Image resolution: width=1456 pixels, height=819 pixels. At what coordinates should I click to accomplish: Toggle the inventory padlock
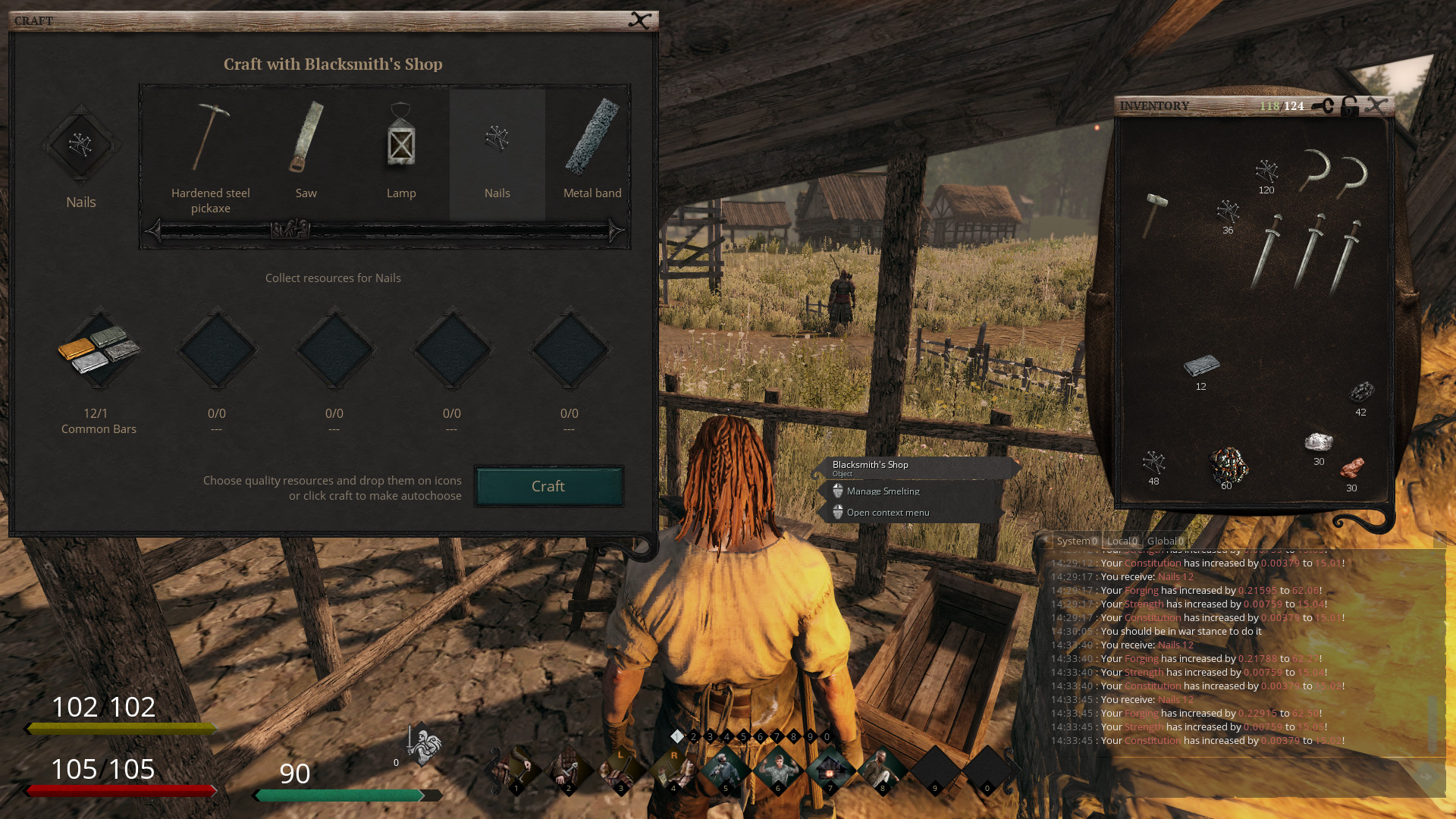coord(1349,108)
